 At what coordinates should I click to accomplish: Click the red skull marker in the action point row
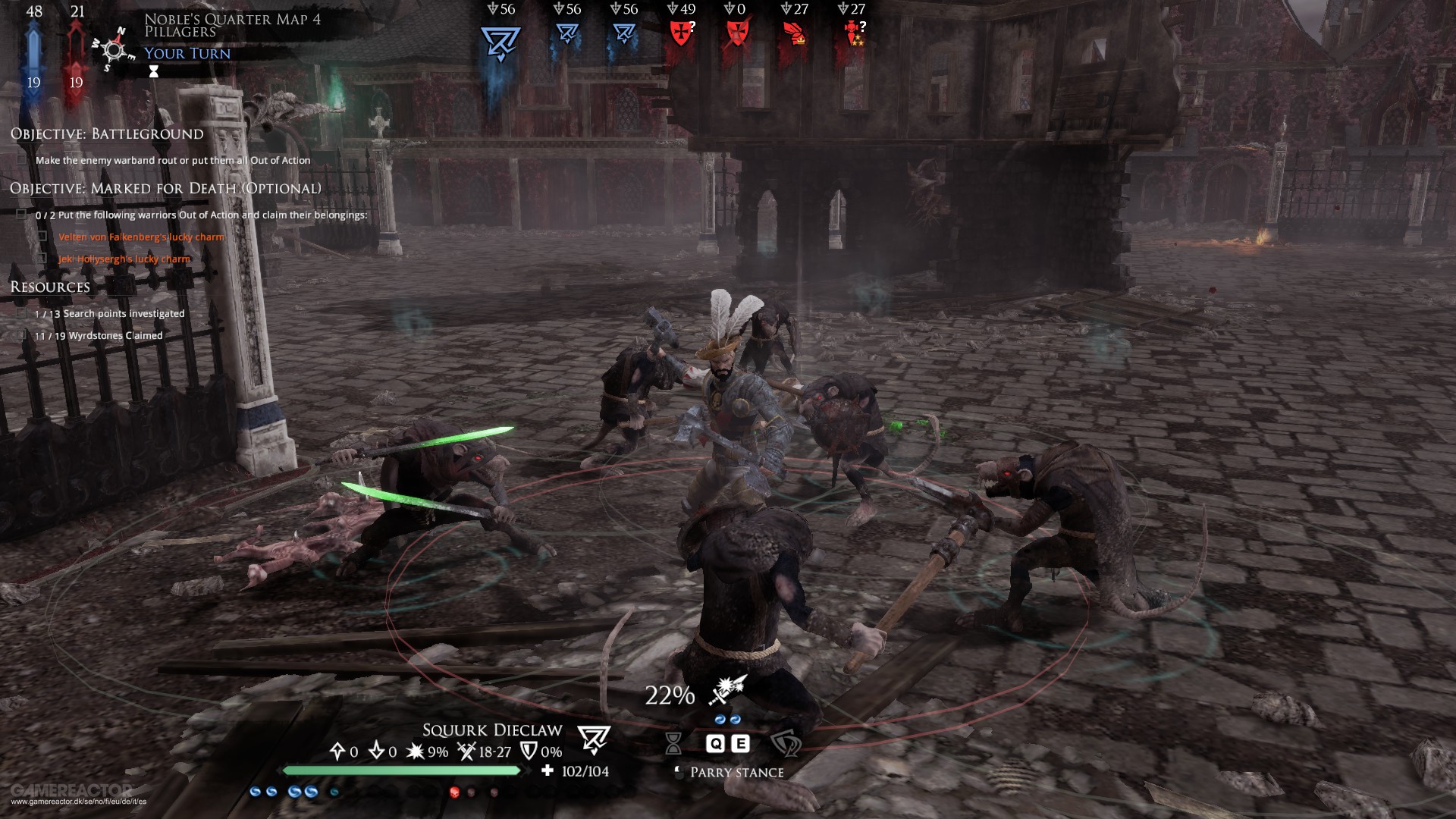click(x=453, y=791)
